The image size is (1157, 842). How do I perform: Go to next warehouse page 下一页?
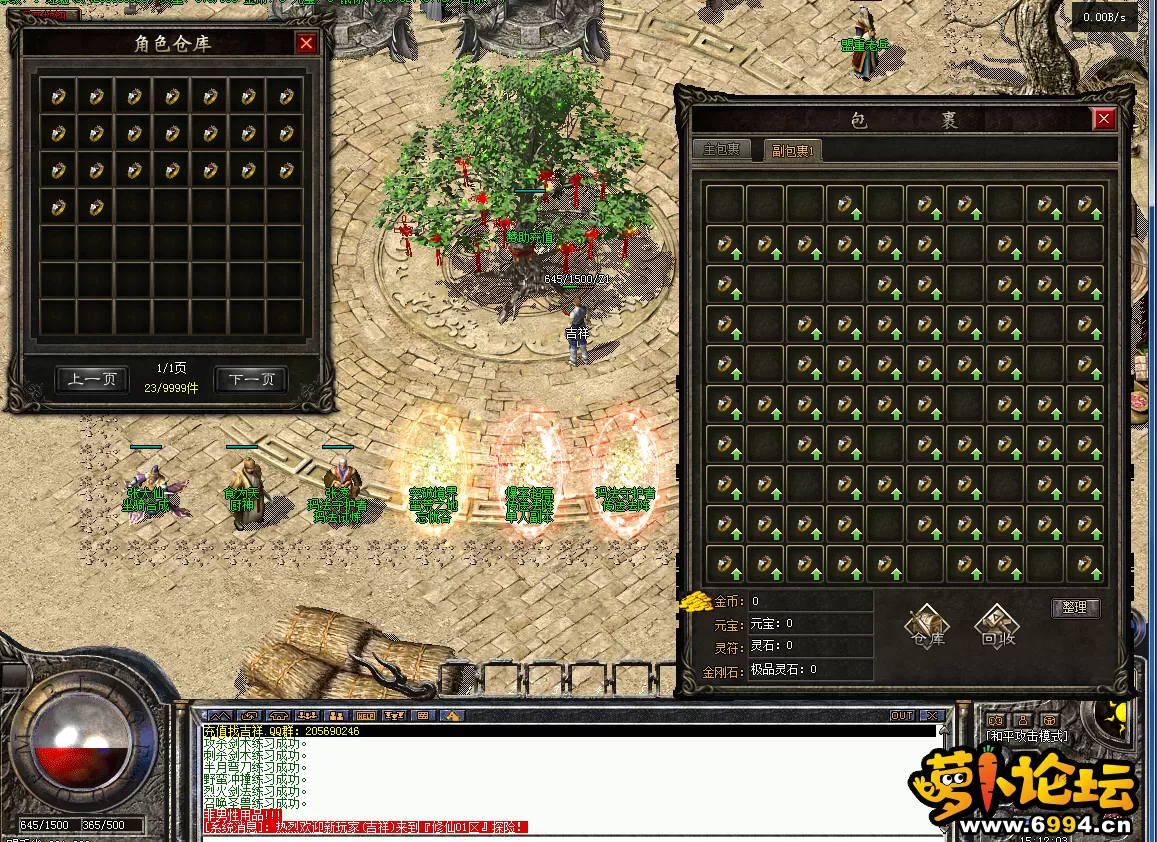point(251,380)
